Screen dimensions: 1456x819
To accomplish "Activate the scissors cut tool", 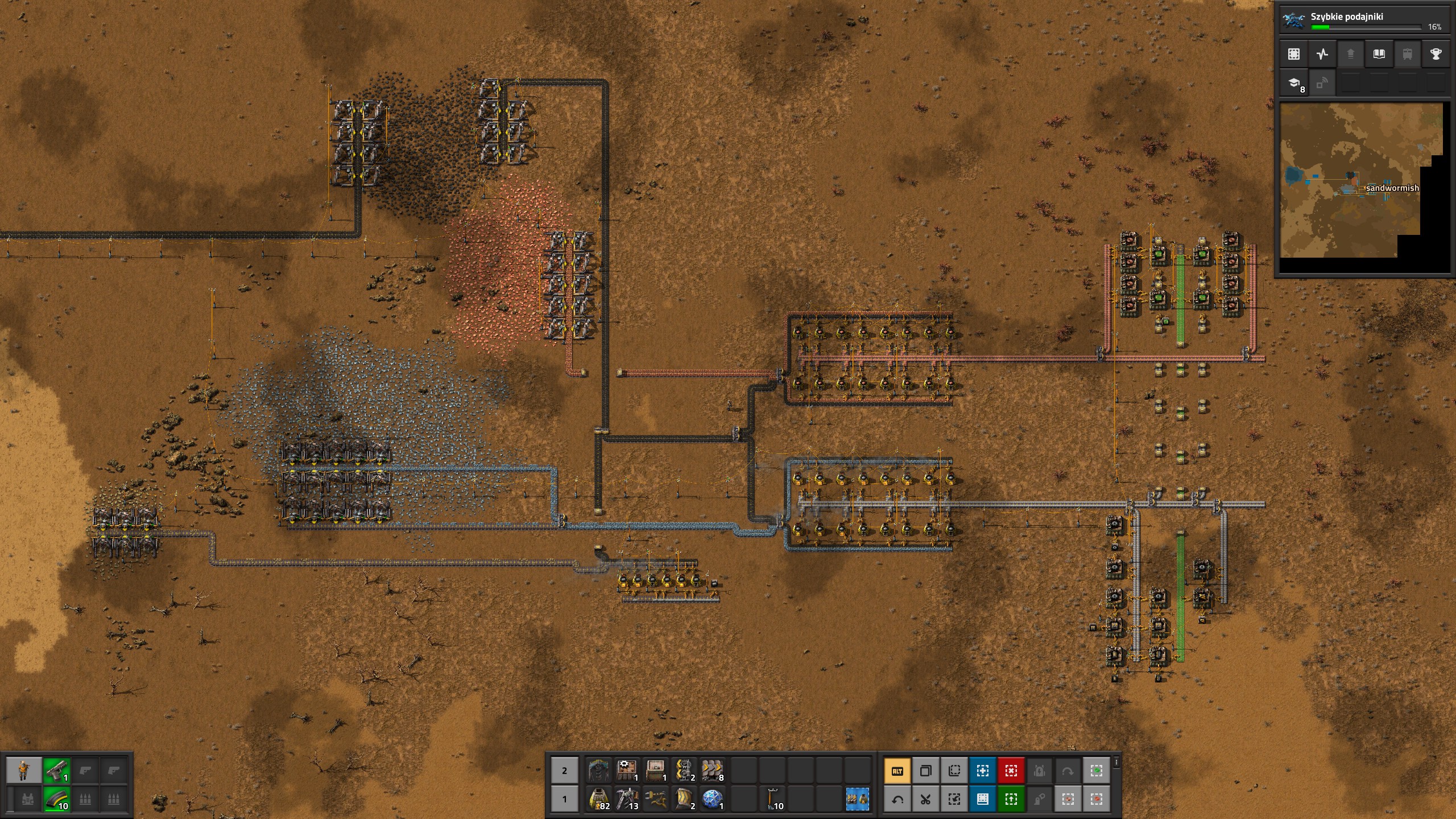I will [x=925, y=799].
